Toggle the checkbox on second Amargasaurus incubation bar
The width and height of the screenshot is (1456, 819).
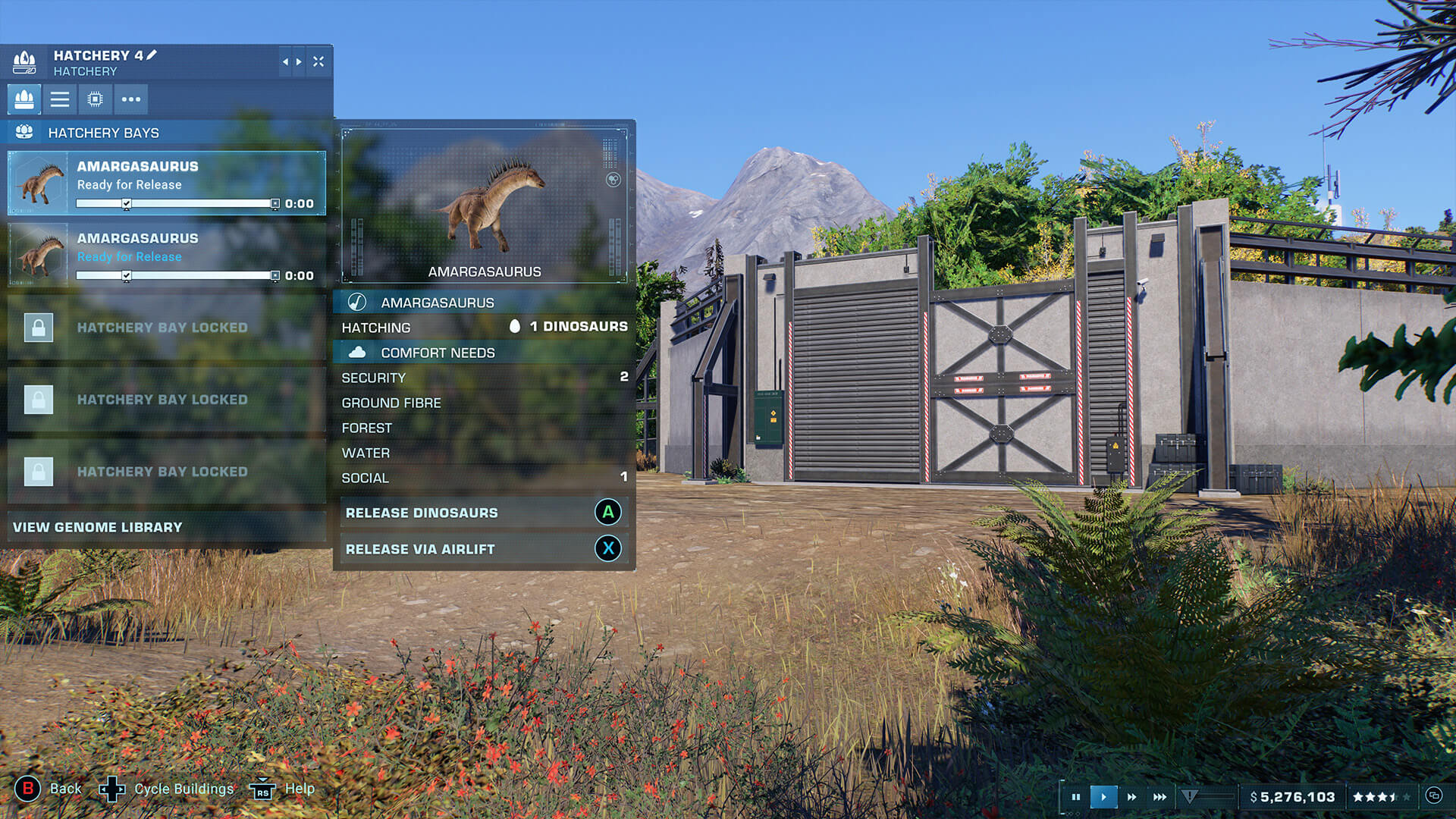click(x=127, y=275)
